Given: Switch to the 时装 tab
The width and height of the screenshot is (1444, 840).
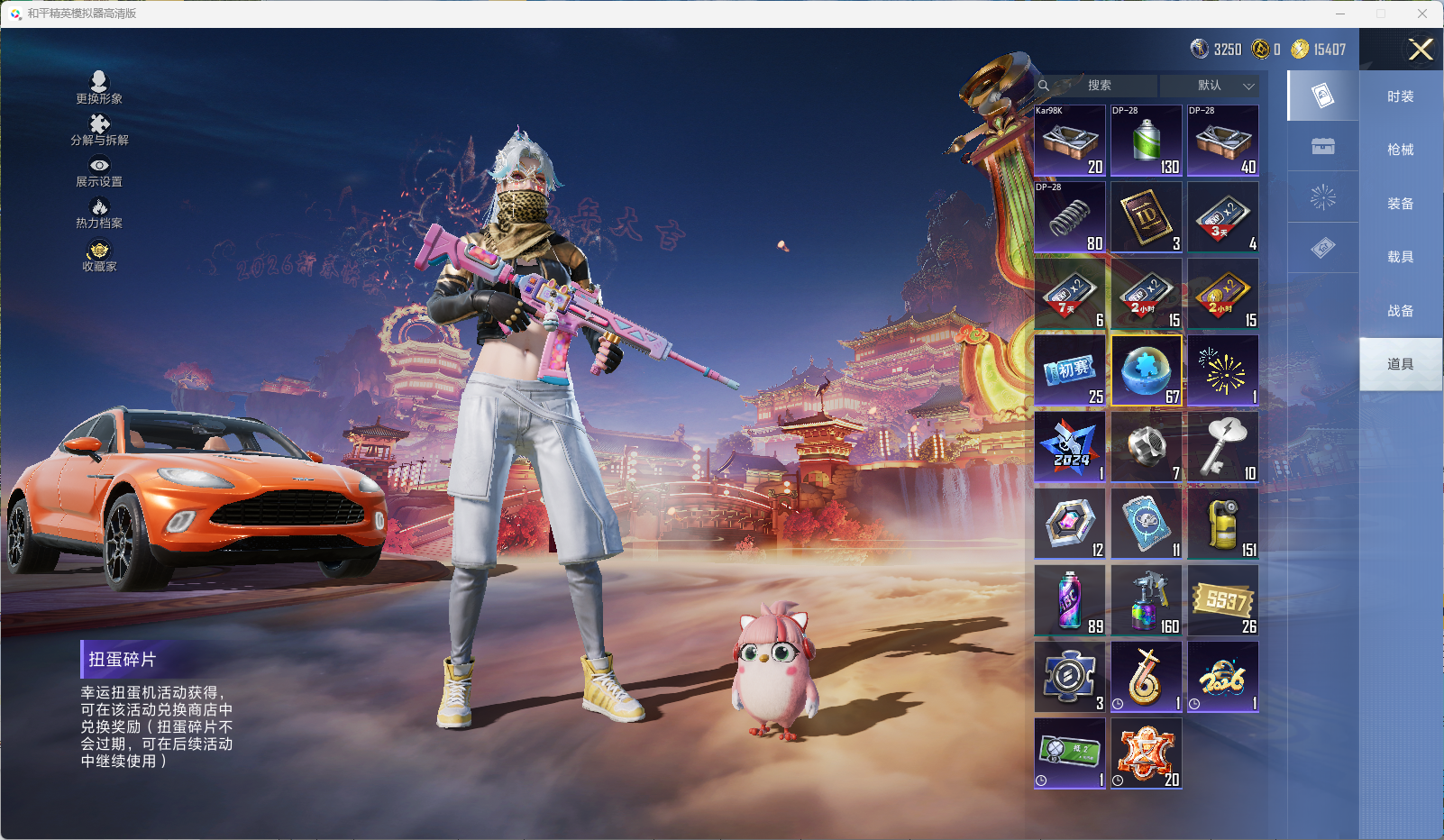Looking at the screenshot, I should 1400,96.
